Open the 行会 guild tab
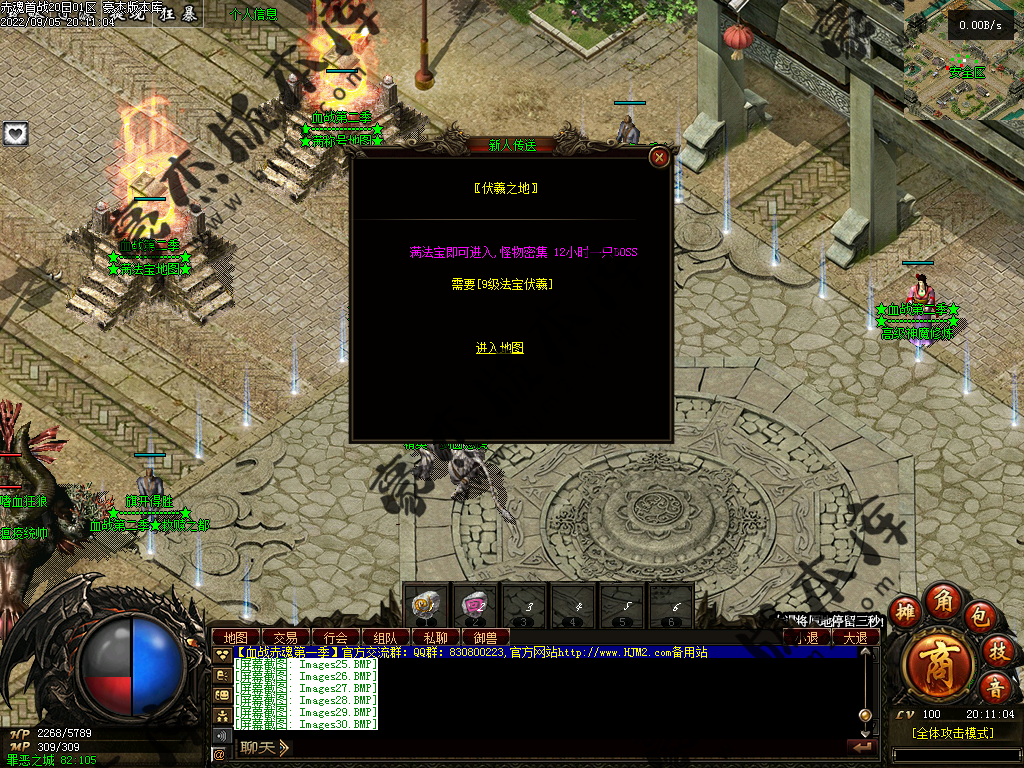The height and width of the screenshot is (768, 1024). coord(335,637)
